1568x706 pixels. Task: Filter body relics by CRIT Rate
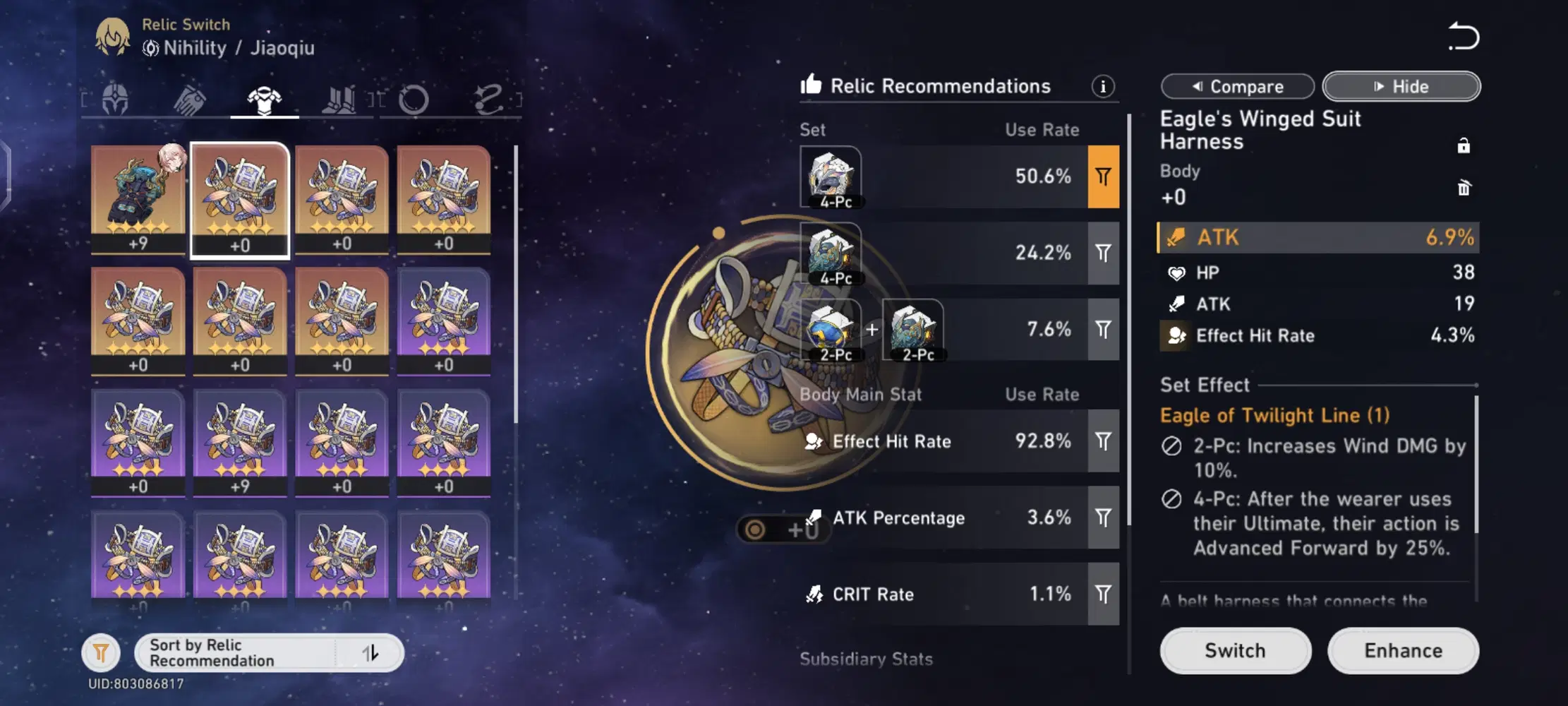[x=1103, y=594]
